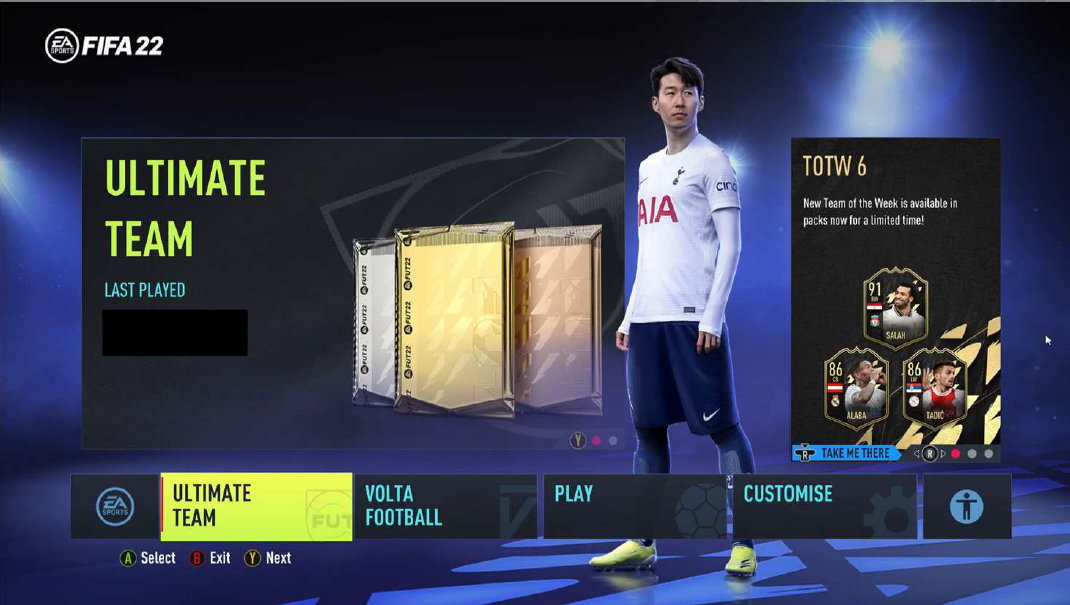Open the Customise menu

[824, 506]
